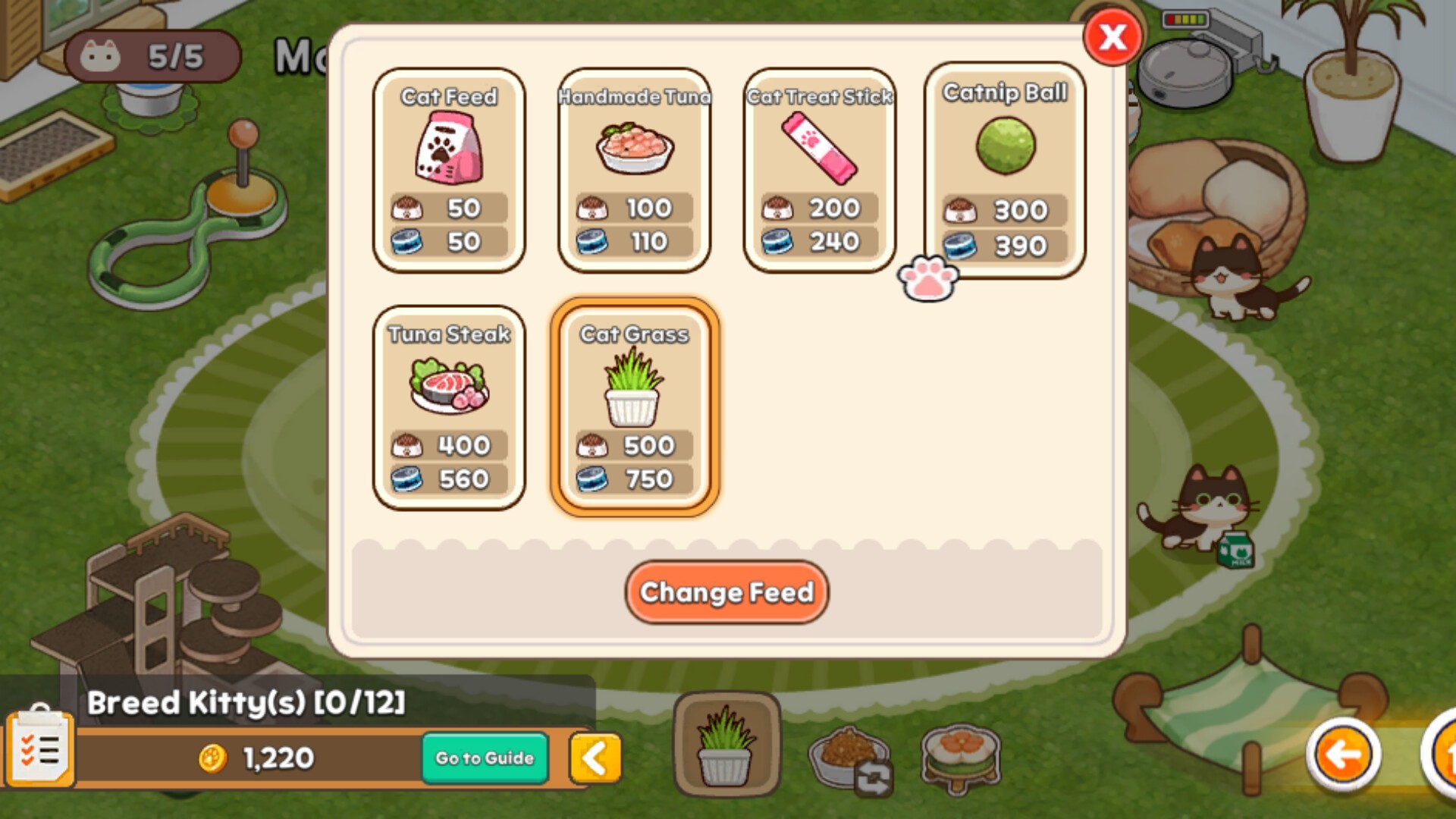Click the food bowl swap icon

(x=850, y=757)
